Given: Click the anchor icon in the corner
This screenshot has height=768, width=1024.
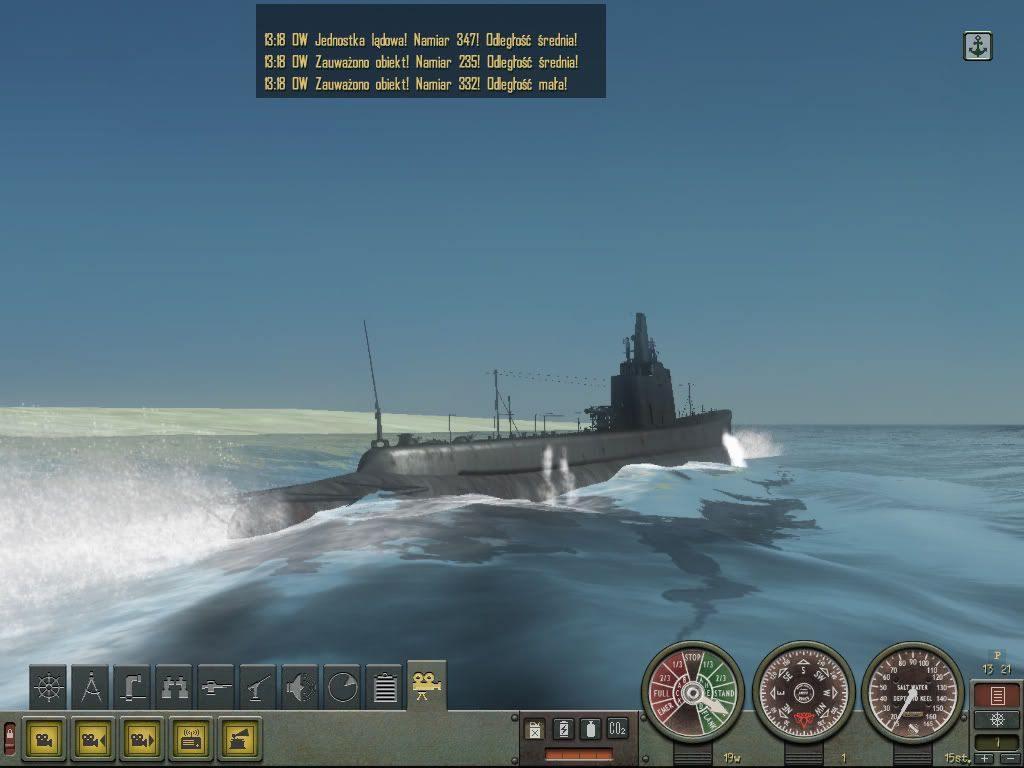Looking at the screenshot, I should point(977,46).
